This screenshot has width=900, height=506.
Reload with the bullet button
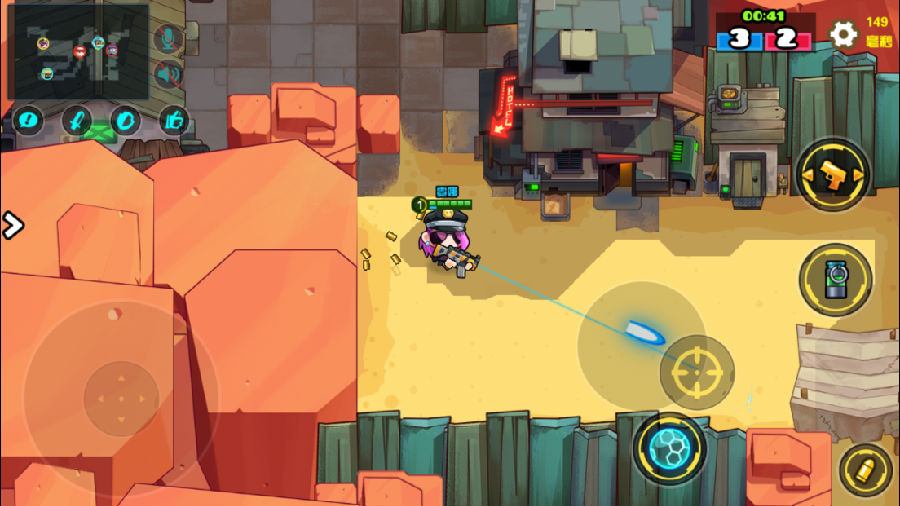(x=865, y=470)
